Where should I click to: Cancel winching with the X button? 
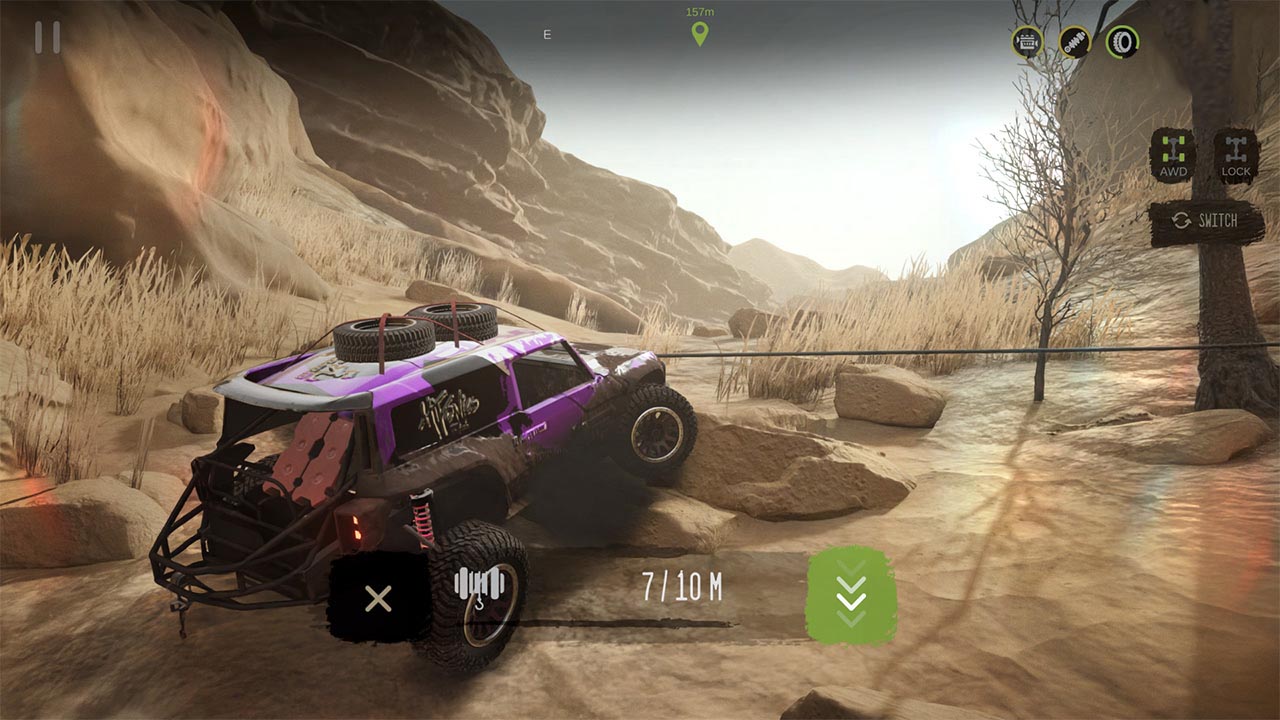pos(377,598)
